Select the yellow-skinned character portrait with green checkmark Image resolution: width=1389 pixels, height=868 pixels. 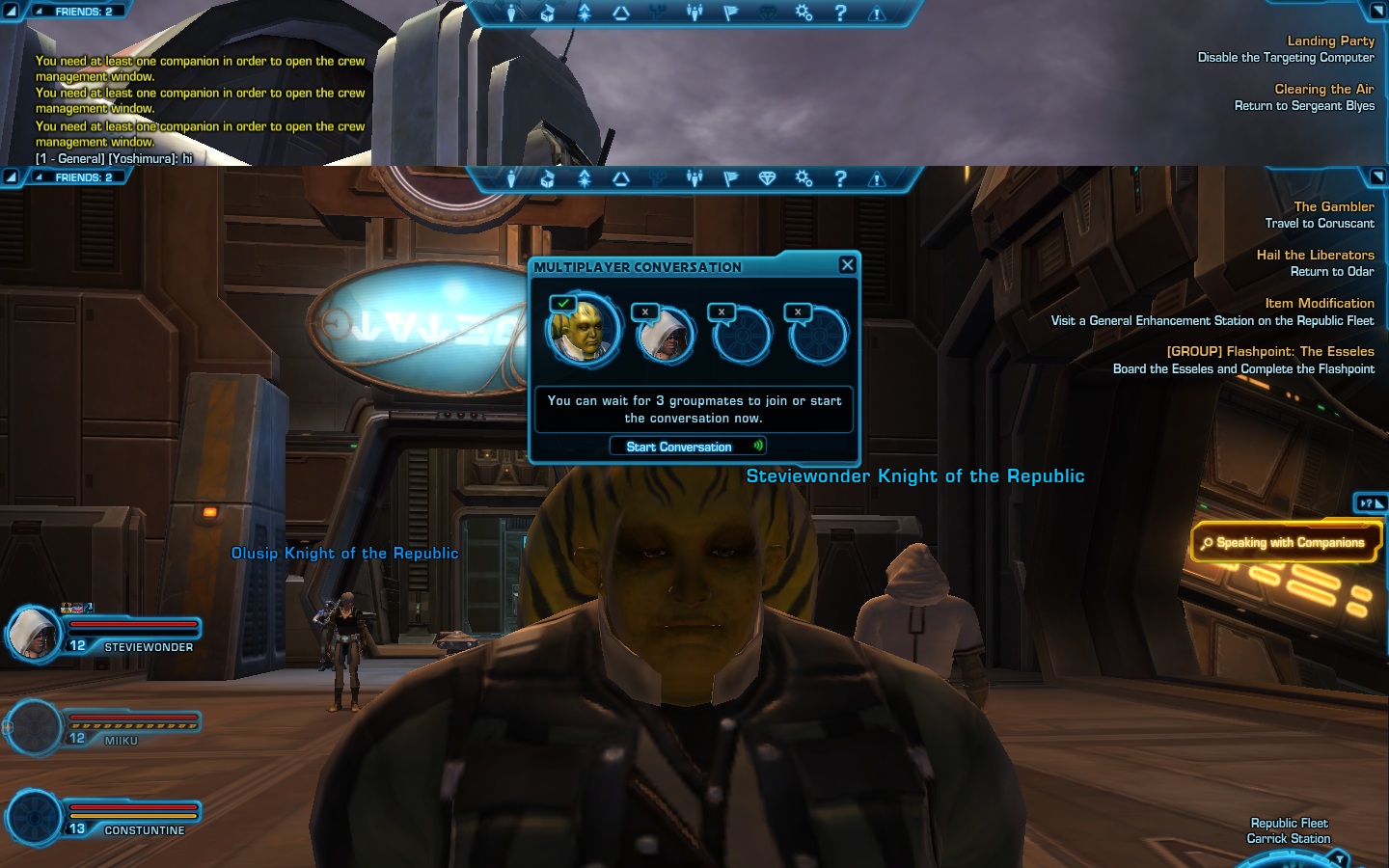point(582,331)
